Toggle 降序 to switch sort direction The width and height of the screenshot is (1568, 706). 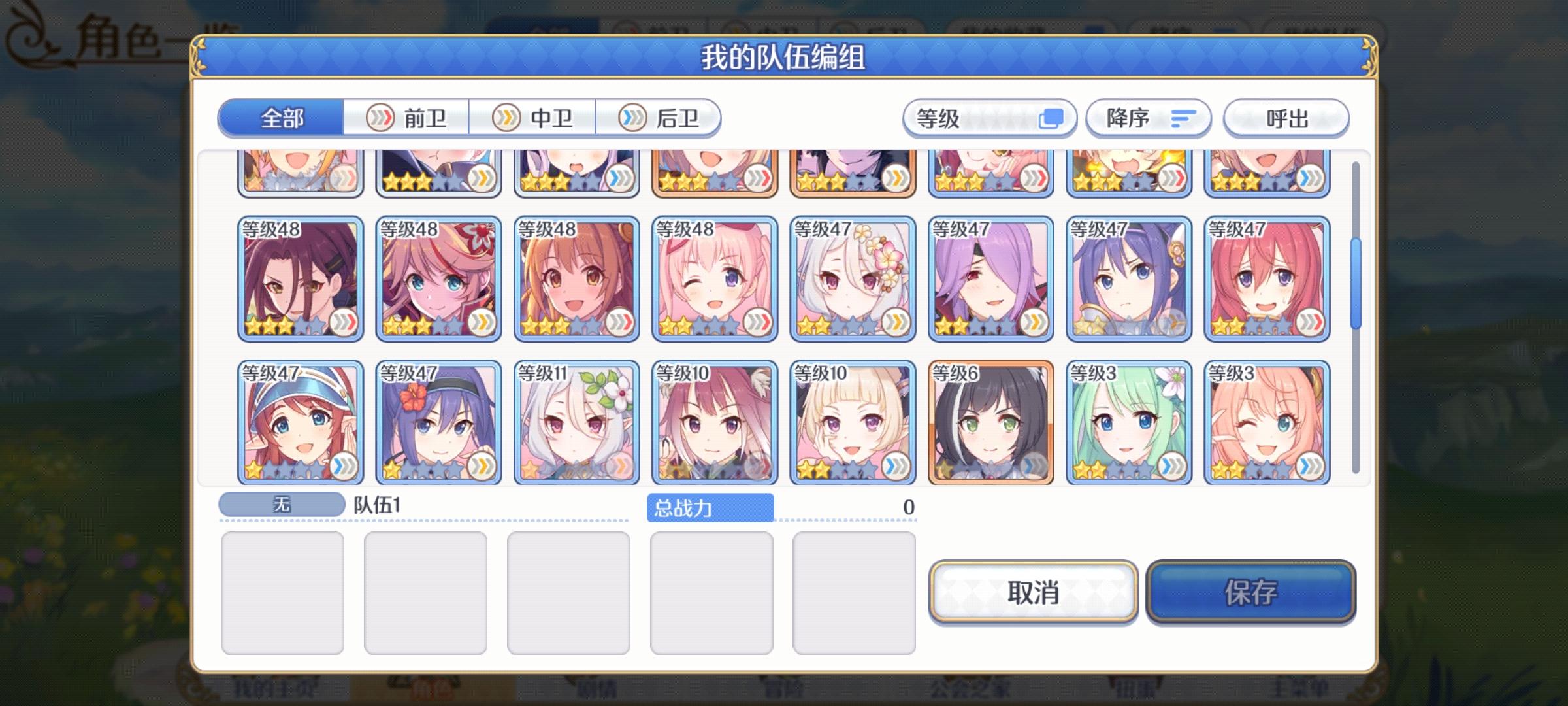tap(1147, 118)
